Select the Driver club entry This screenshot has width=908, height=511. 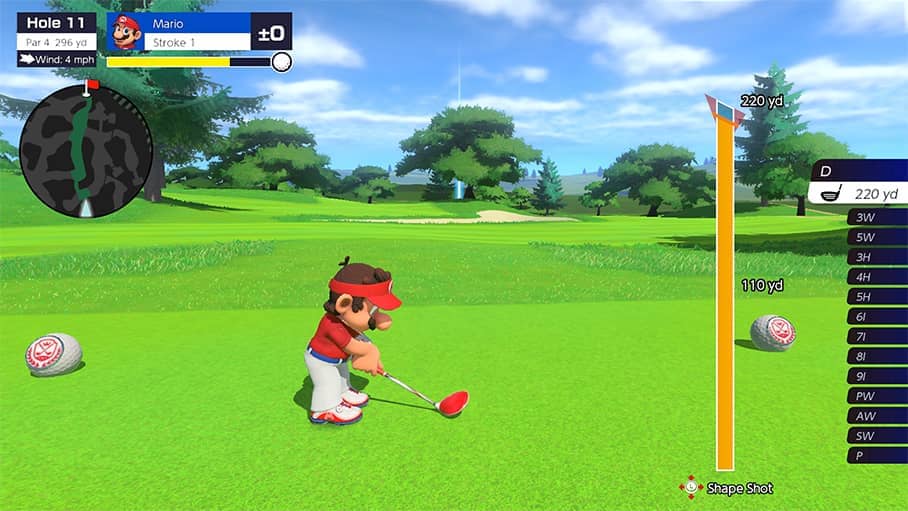(860, 183)
